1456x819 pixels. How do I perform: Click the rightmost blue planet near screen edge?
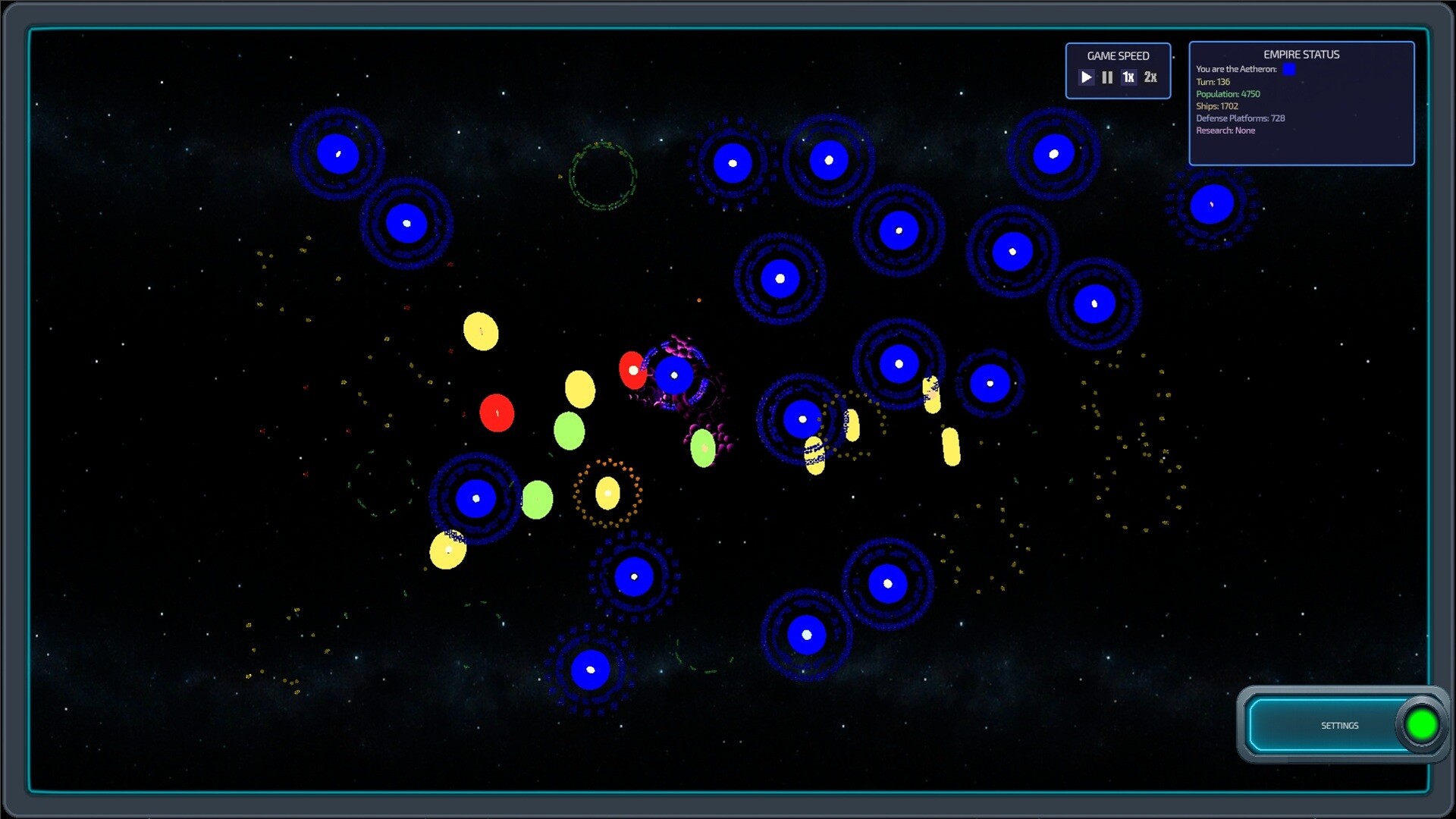[1211, 202]
